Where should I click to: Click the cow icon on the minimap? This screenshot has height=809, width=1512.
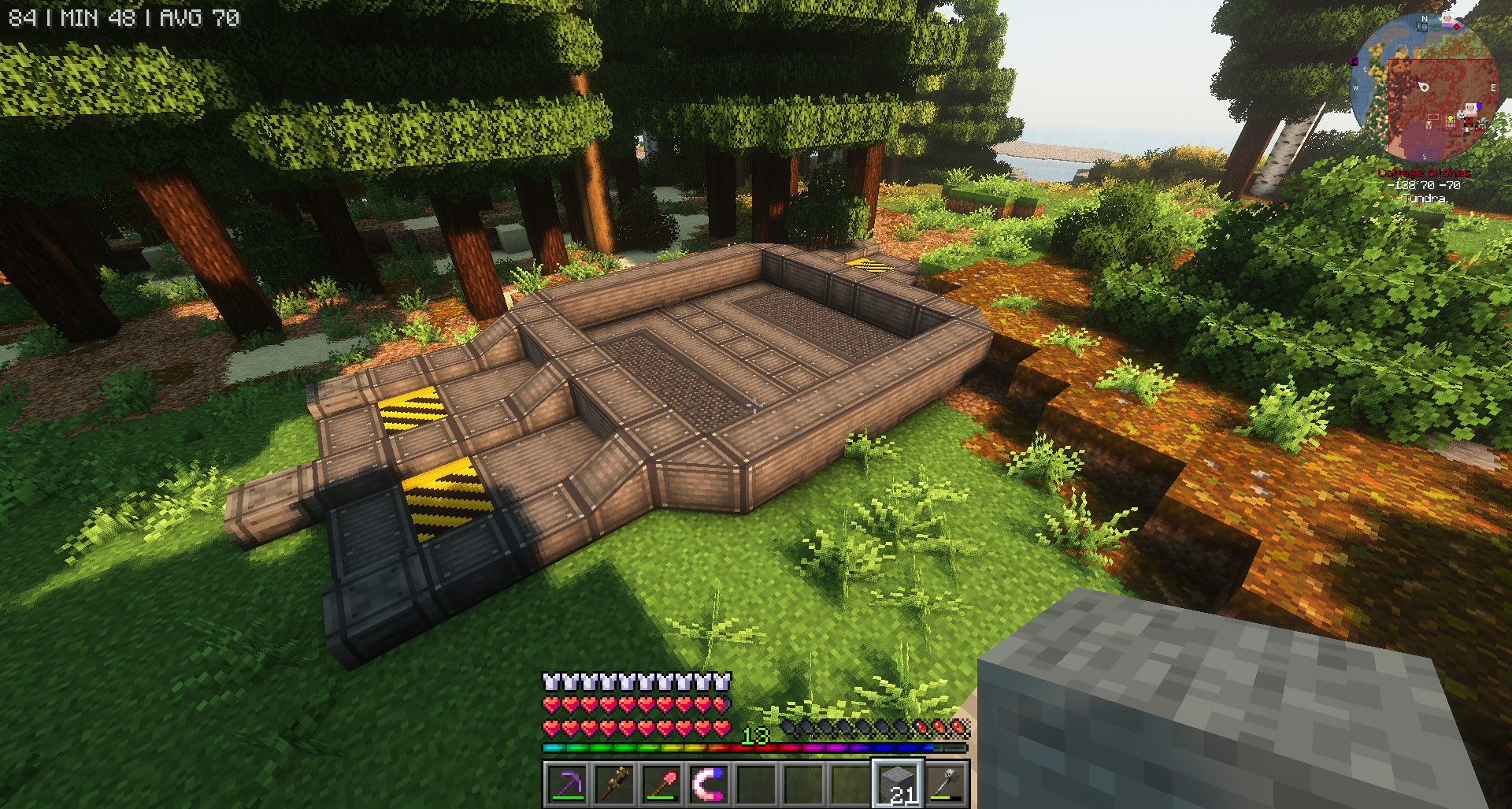coord(1482,123)
